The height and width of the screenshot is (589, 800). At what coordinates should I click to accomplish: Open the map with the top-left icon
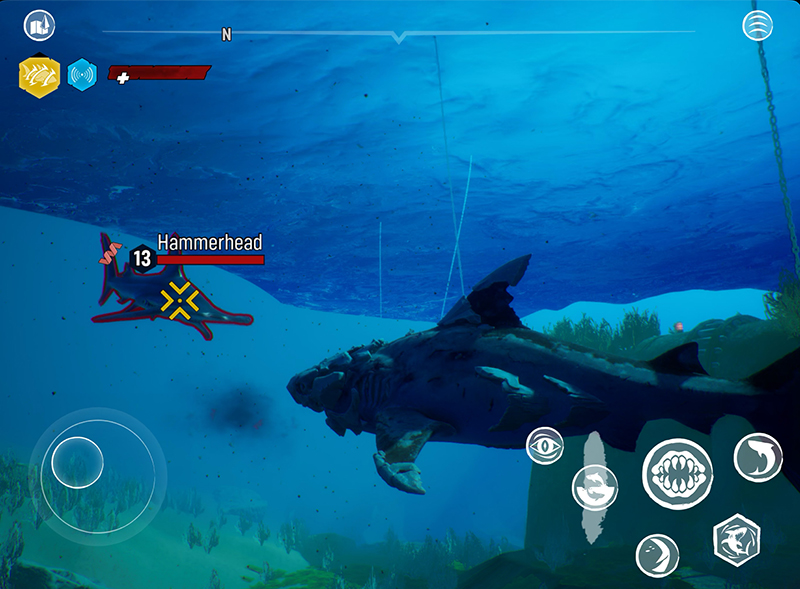(39, 25)
